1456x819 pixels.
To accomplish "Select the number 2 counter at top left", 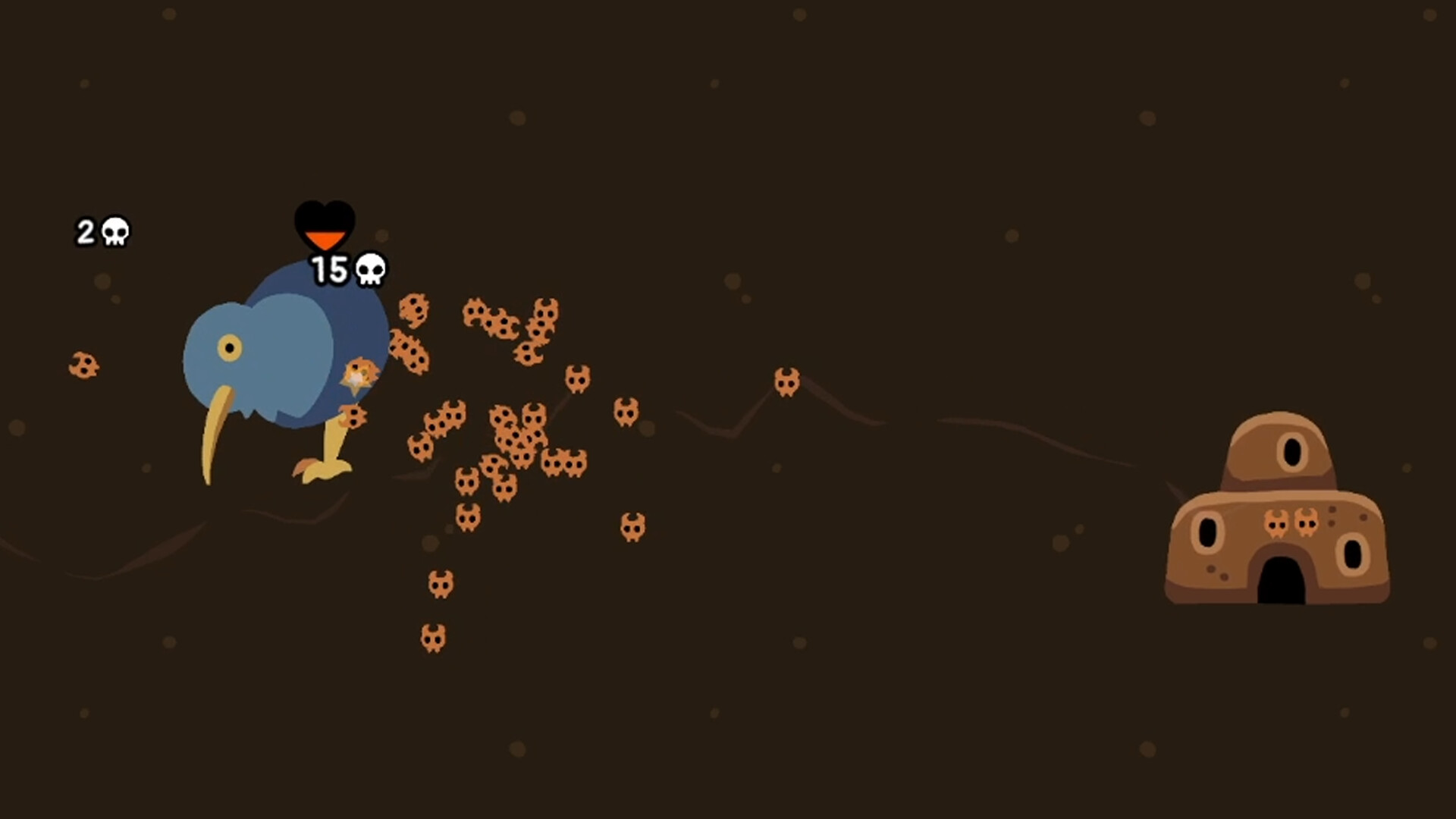I will 87,232.
